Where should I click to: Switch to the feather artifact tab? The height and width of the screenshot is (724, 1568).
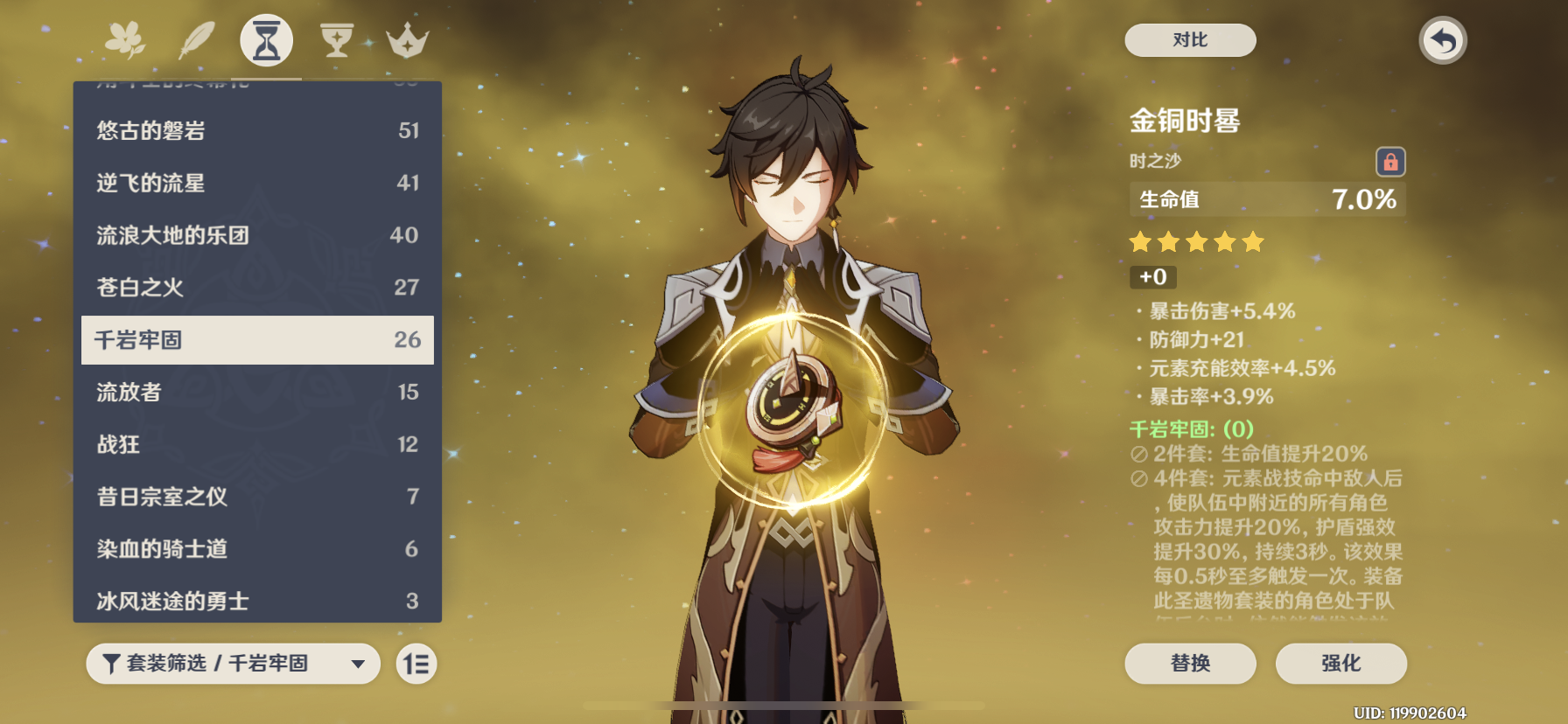point(197,40)
